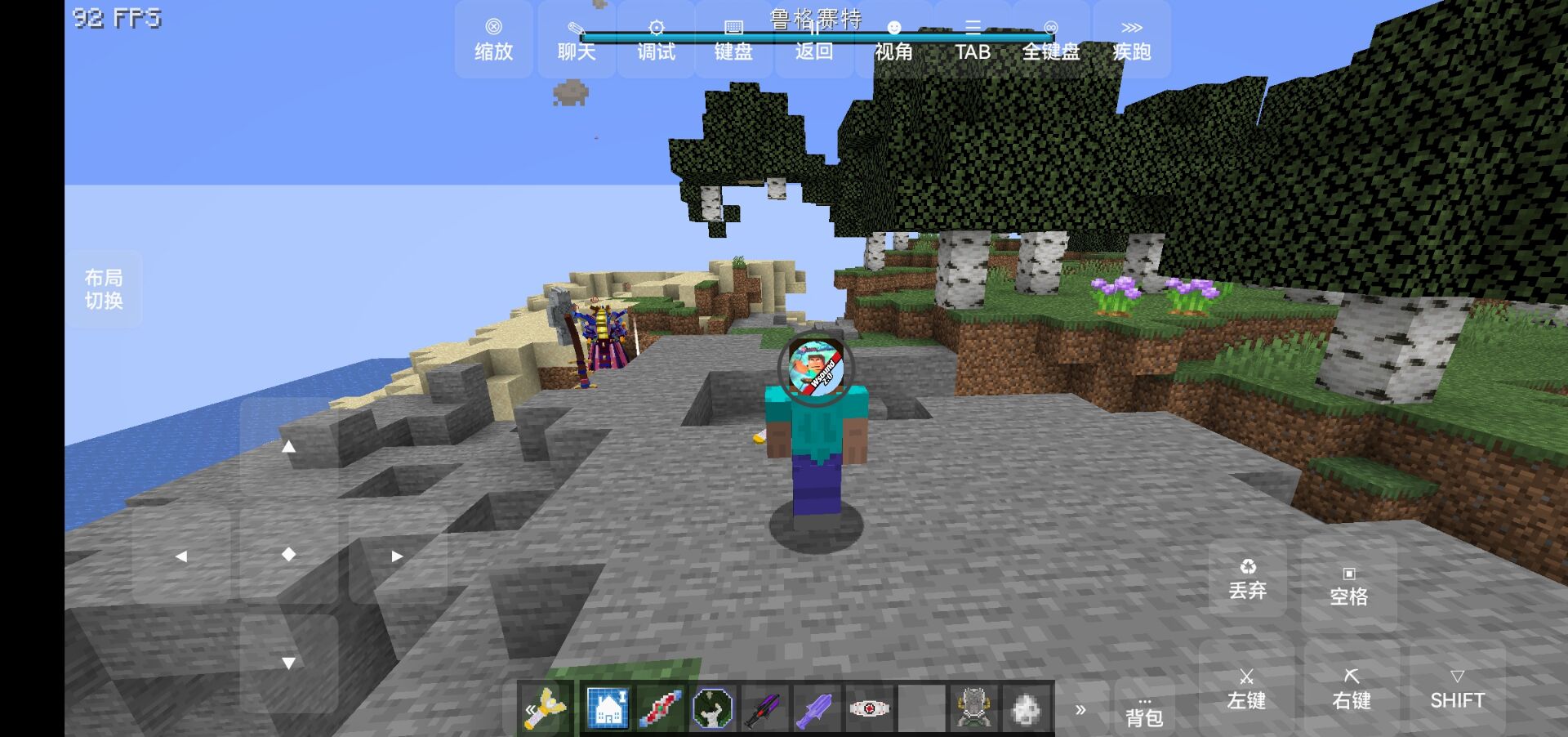Screen dimensions: 1568x737
Task: Open the 背包 inventory
Action: pos(1143,709)
